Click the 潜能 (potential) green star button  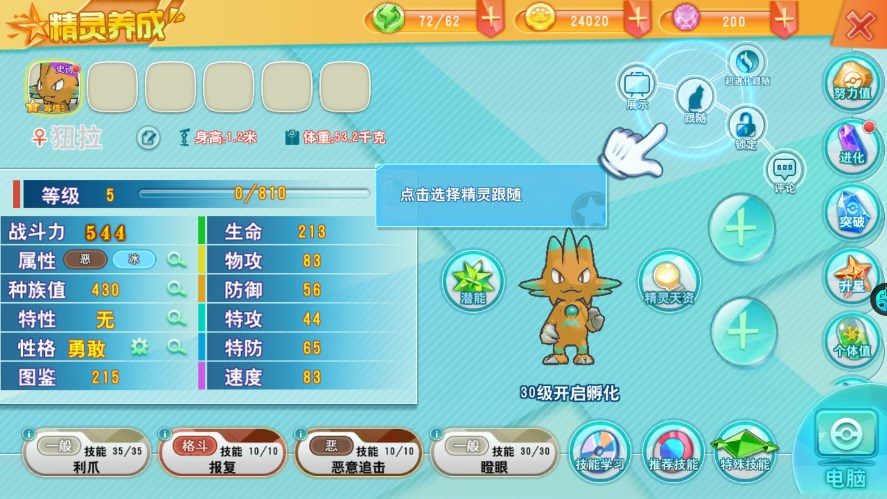point(472,279)
